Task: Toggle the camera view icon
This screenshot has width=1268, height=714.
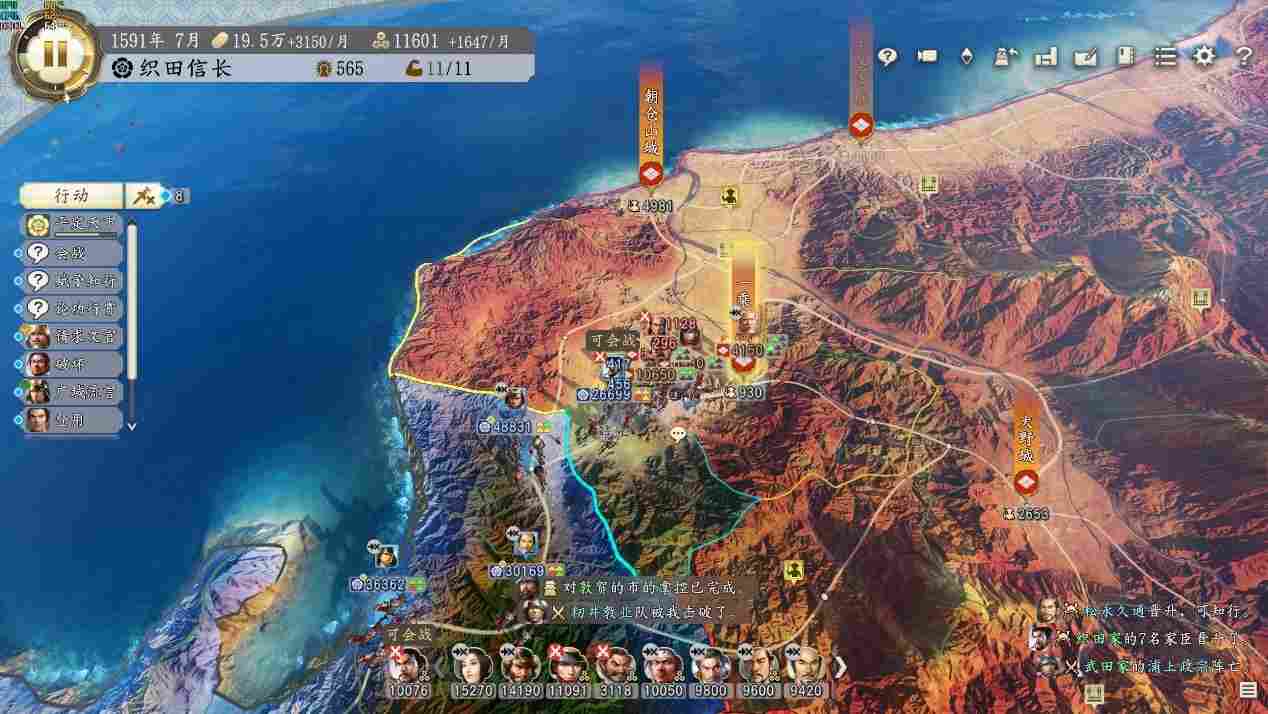Action: point(927,57)
